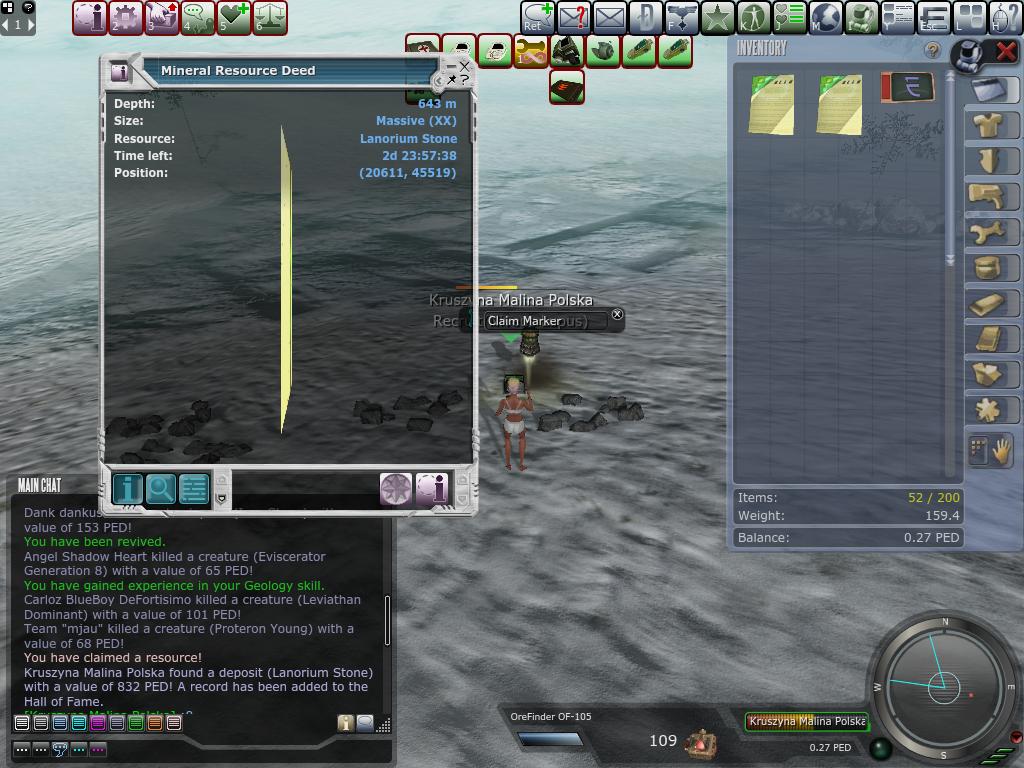Open the balance scales trade action
This screenshot has width=1024, height=768.
(x=270, y=17)
